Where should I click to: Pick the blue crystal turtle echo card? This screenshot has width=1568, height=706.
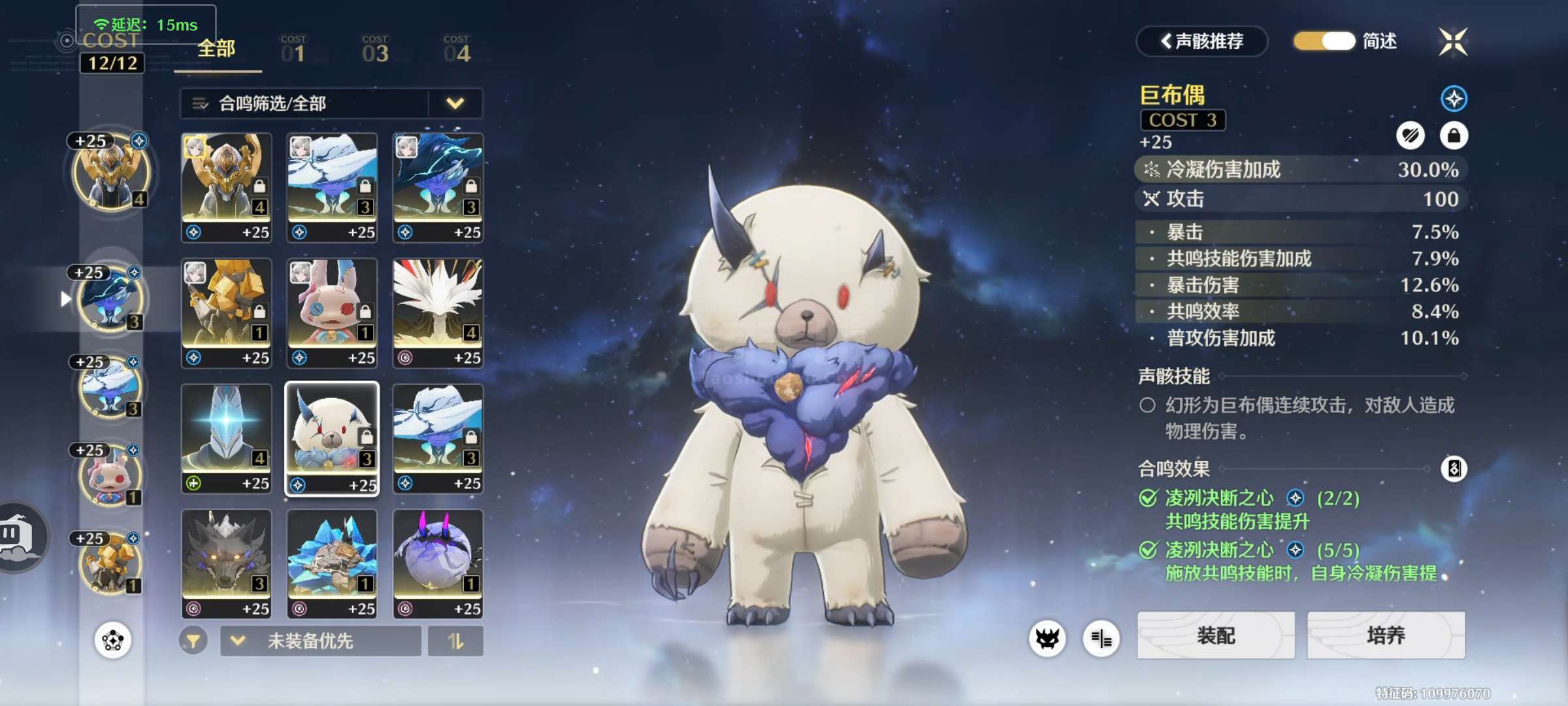pos(332,563)
